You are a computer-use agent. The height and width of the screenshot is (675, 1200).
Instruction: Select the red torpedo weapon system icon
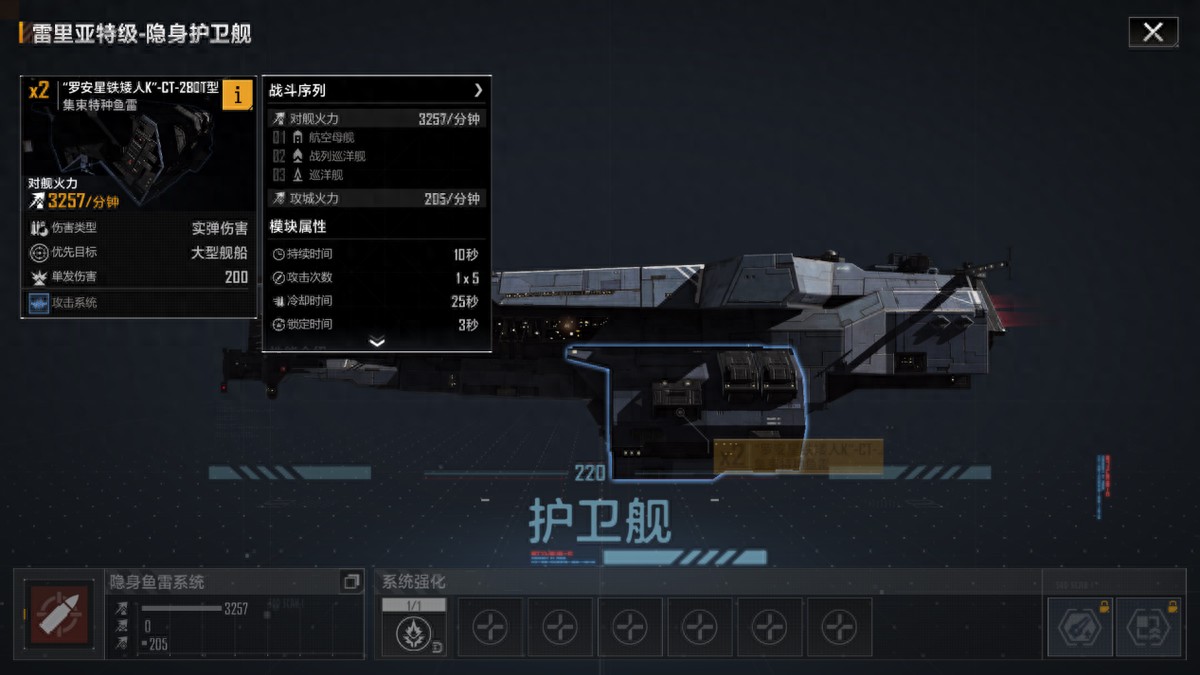coord(59,613)
